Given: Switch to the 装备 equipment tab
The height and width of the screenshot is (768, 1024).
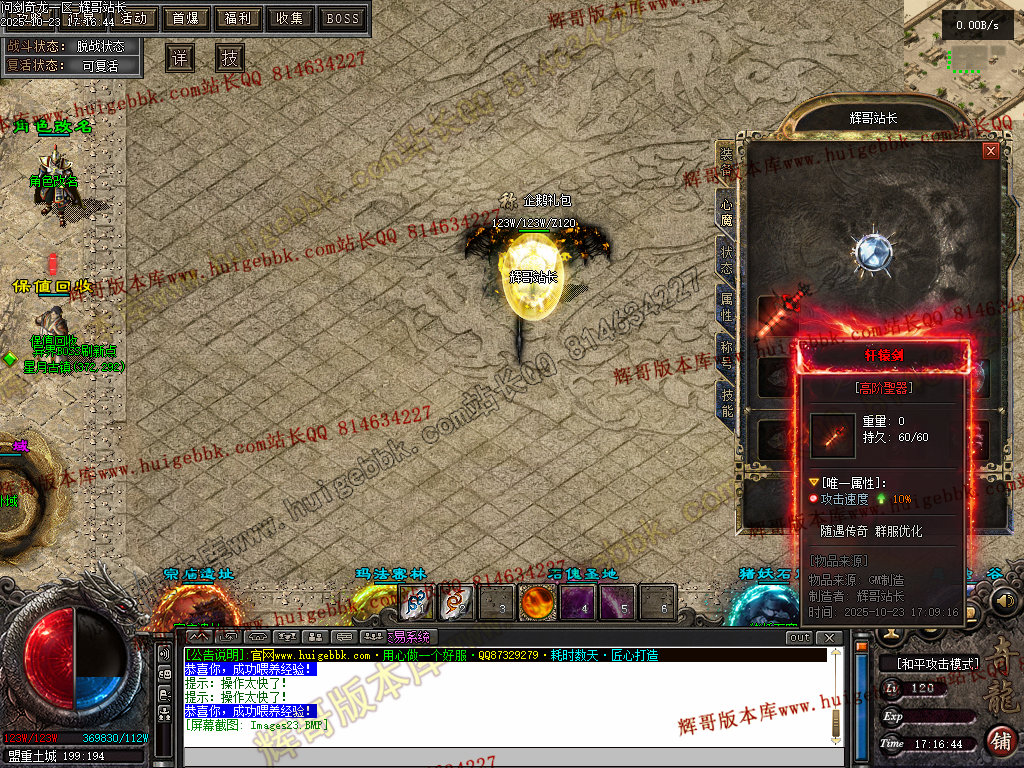Looking at the screenshot, I should 726,160.
